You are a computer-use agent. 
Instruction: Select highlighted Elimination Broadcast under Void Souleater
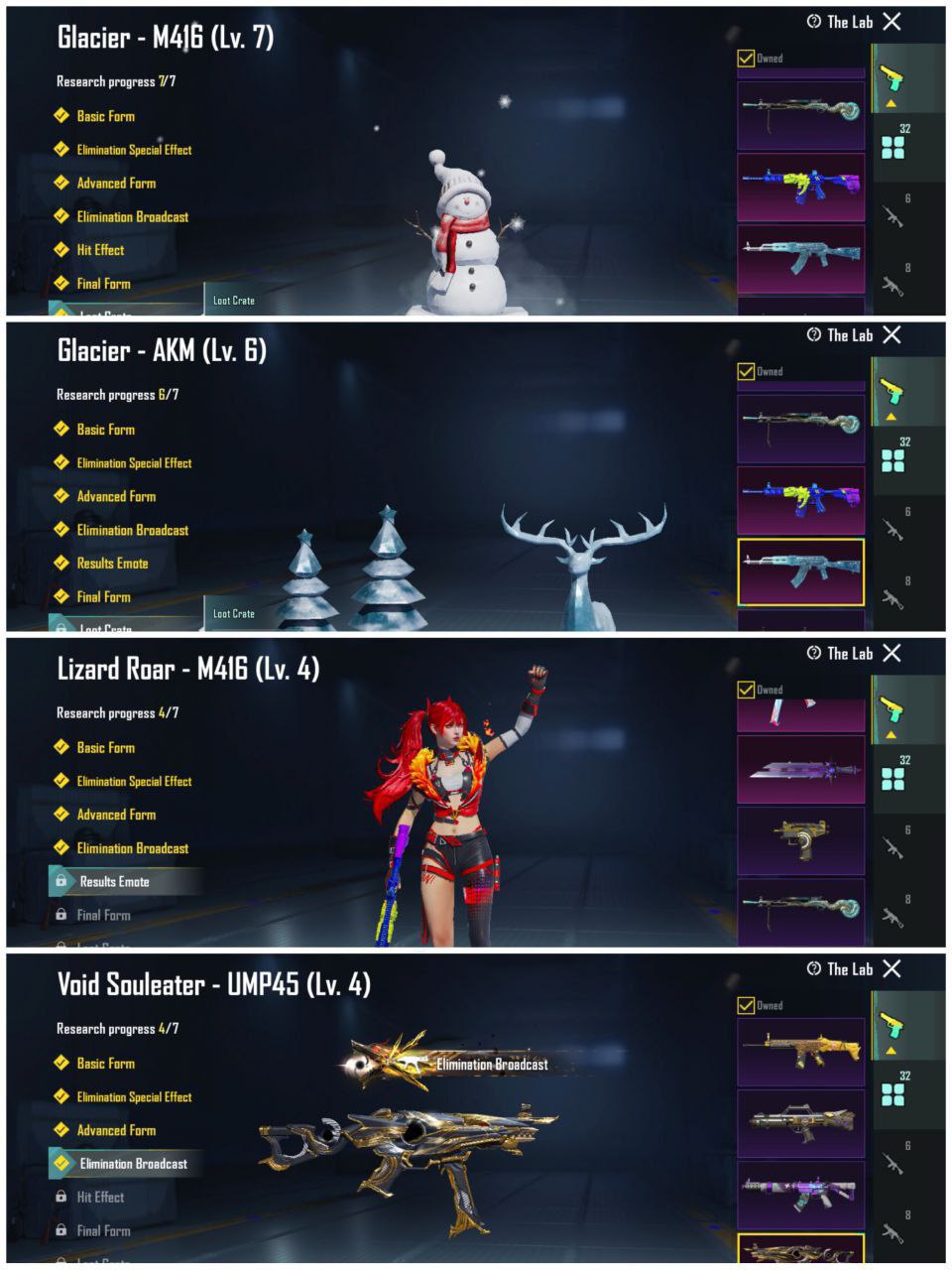point(133,1164)
